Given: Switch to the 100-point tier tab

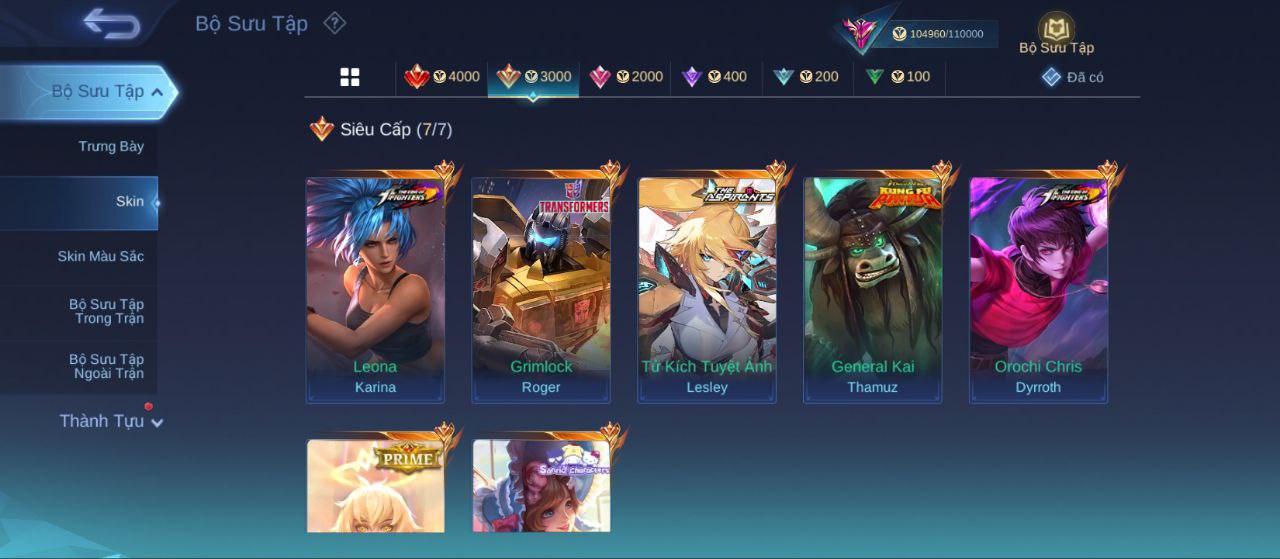Looking at the screenshot, I should coord(898,77).
